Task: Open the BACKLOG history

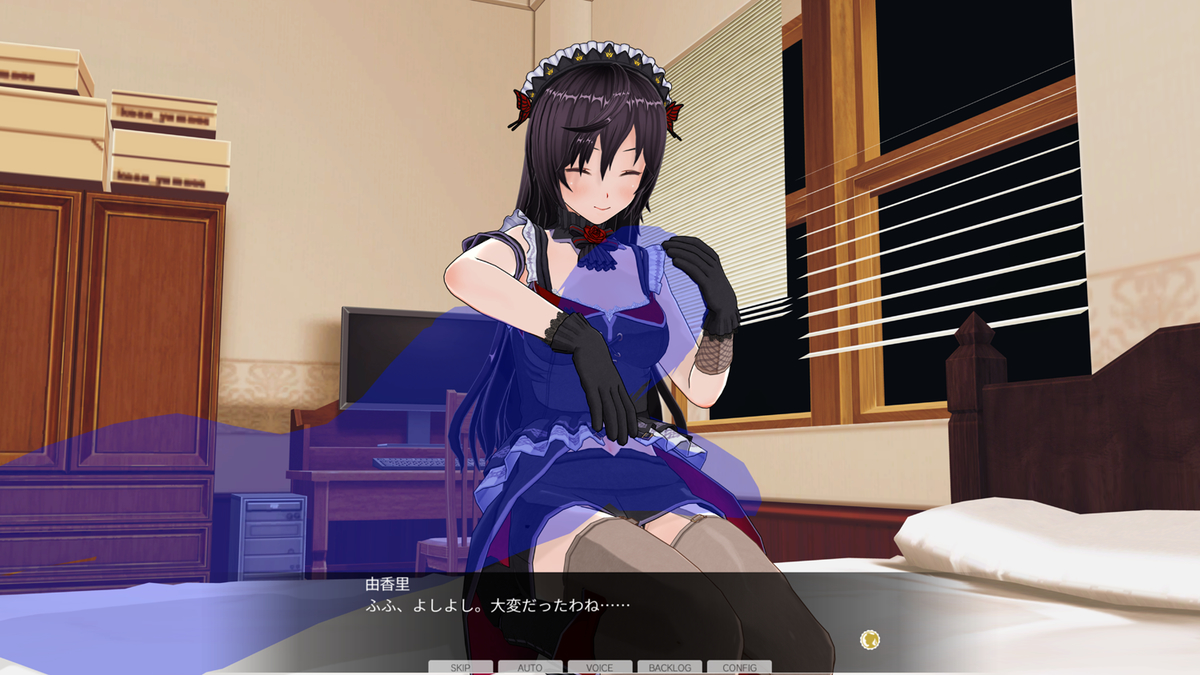Action: pos(669,667)
